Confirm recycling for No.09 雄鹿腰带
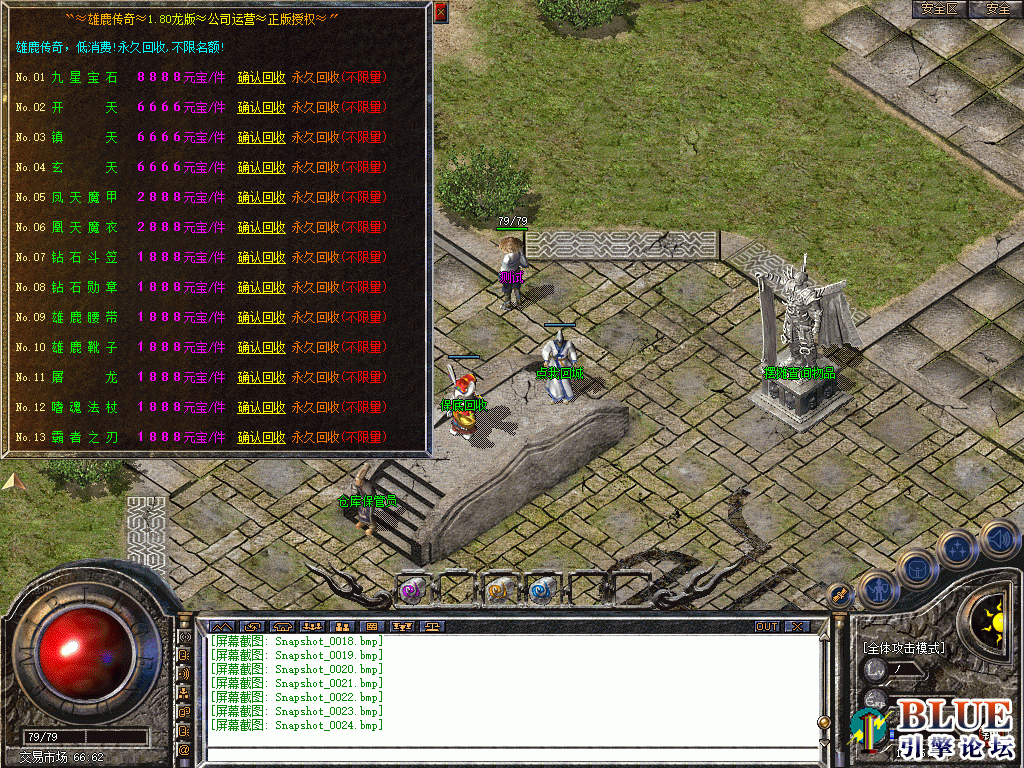Image resolution: width=1024 pixels, height=768 pixels. pyautogui.click(x=261, y=317)
